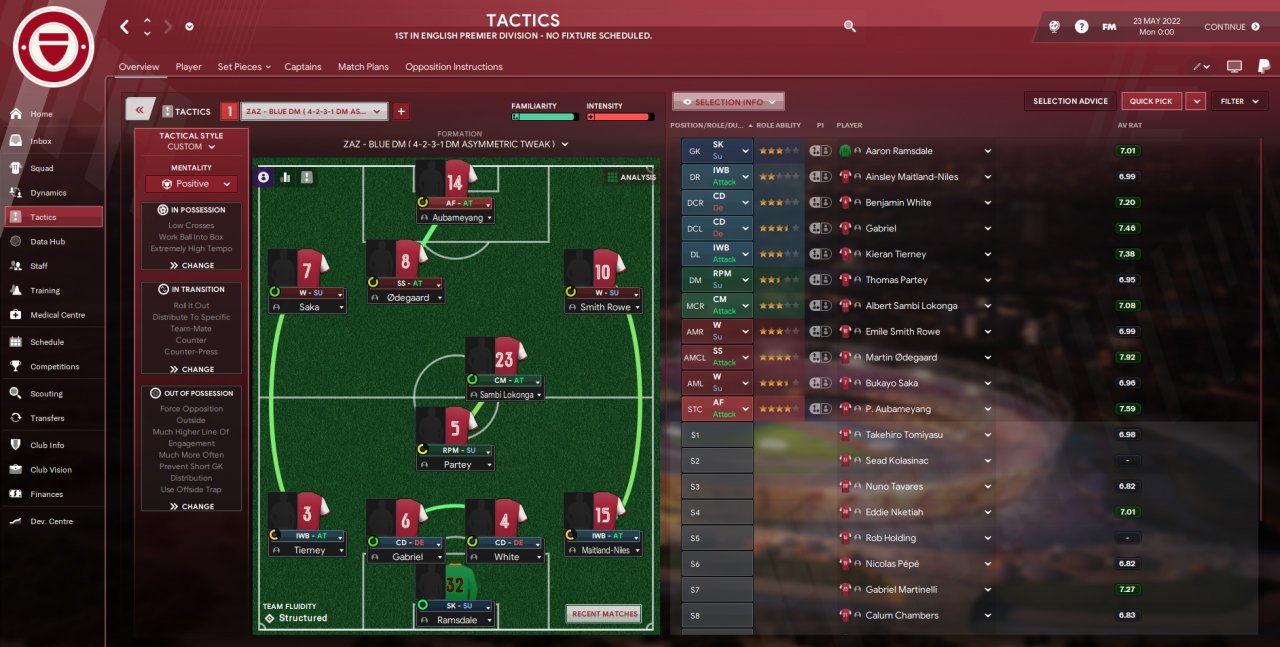Viewport: 1280px width, 647px height.
Task: Change the In Possession instructions
Action: pyautogui.click(x=191, y=266)
